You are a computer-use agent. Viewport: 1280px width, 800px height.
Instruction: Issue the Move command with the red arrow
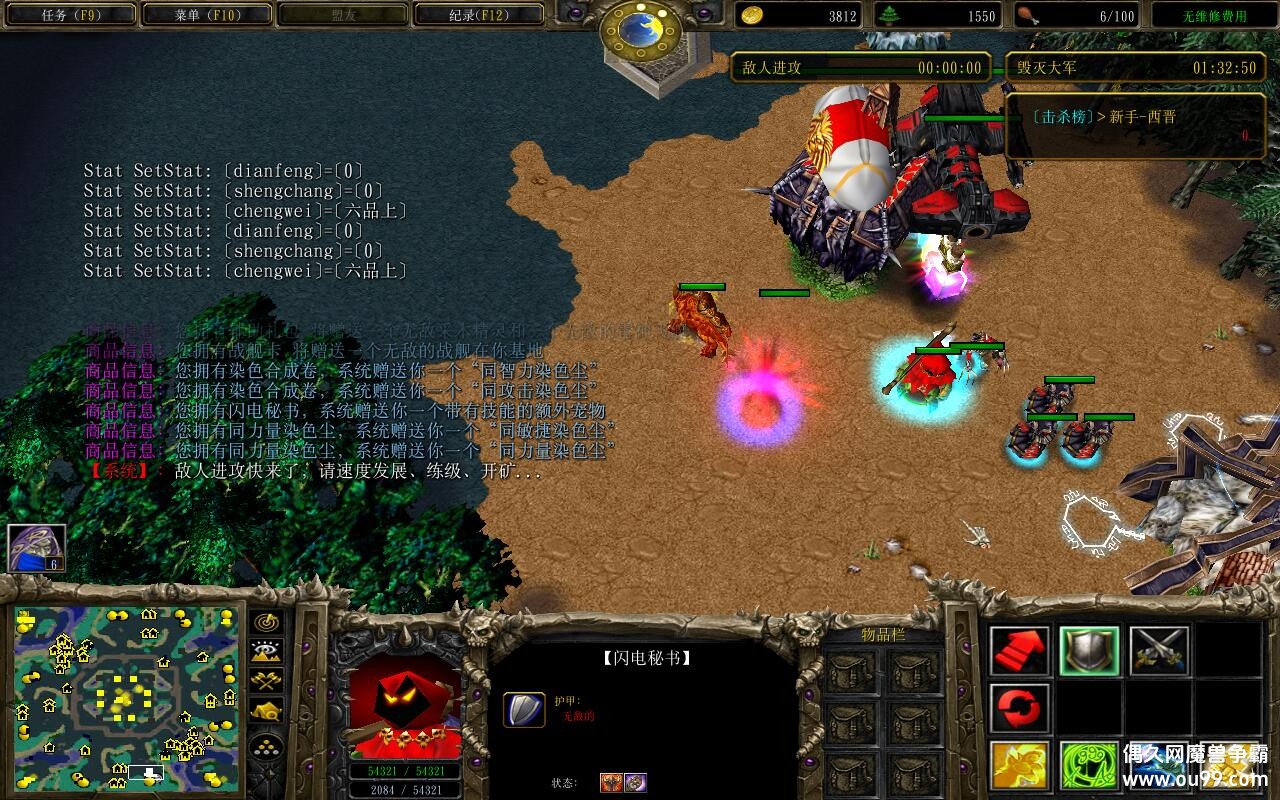click(1020, 651)
